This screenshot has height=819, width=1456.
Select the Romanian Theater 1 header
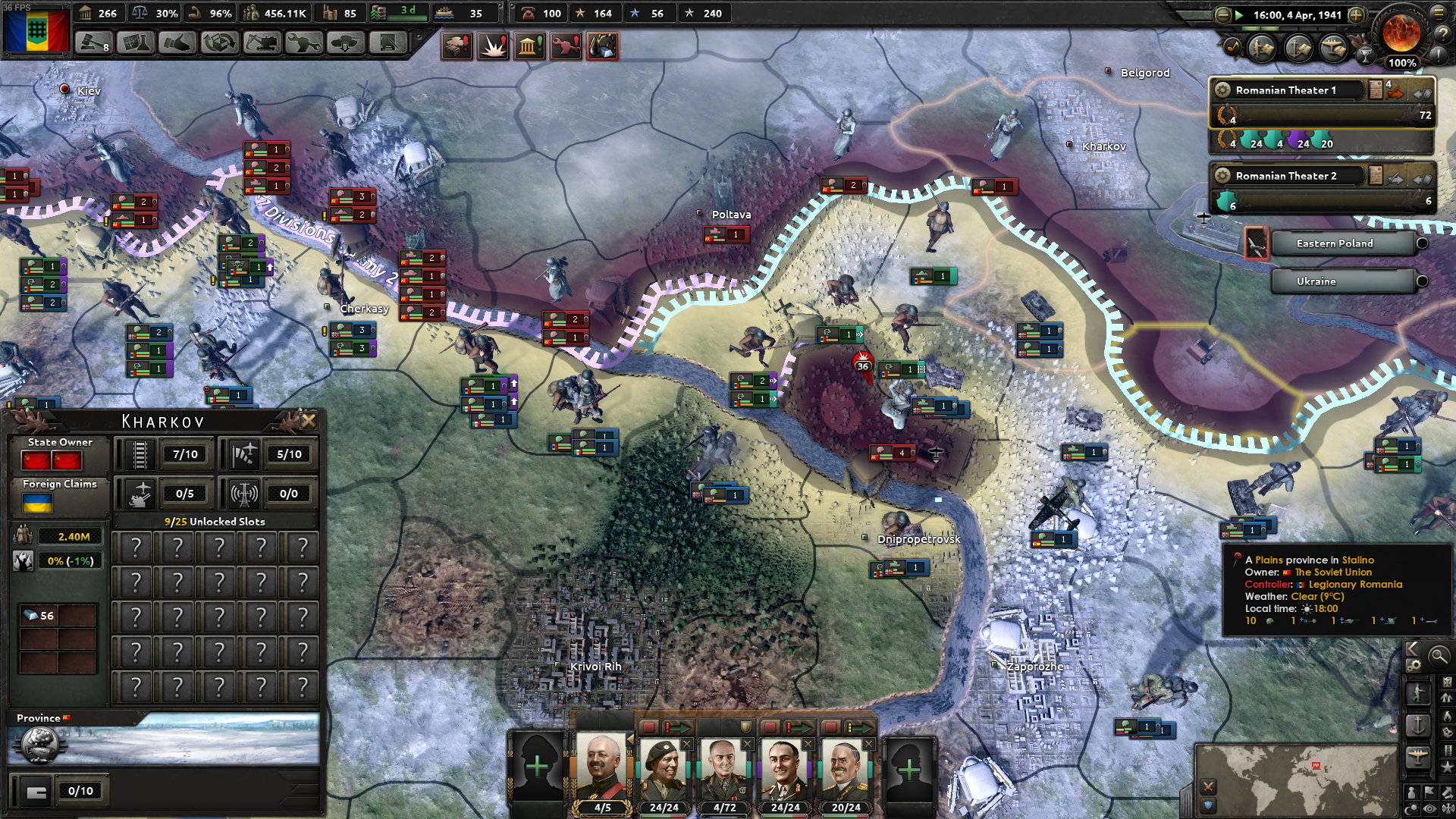pos(1285,90)
